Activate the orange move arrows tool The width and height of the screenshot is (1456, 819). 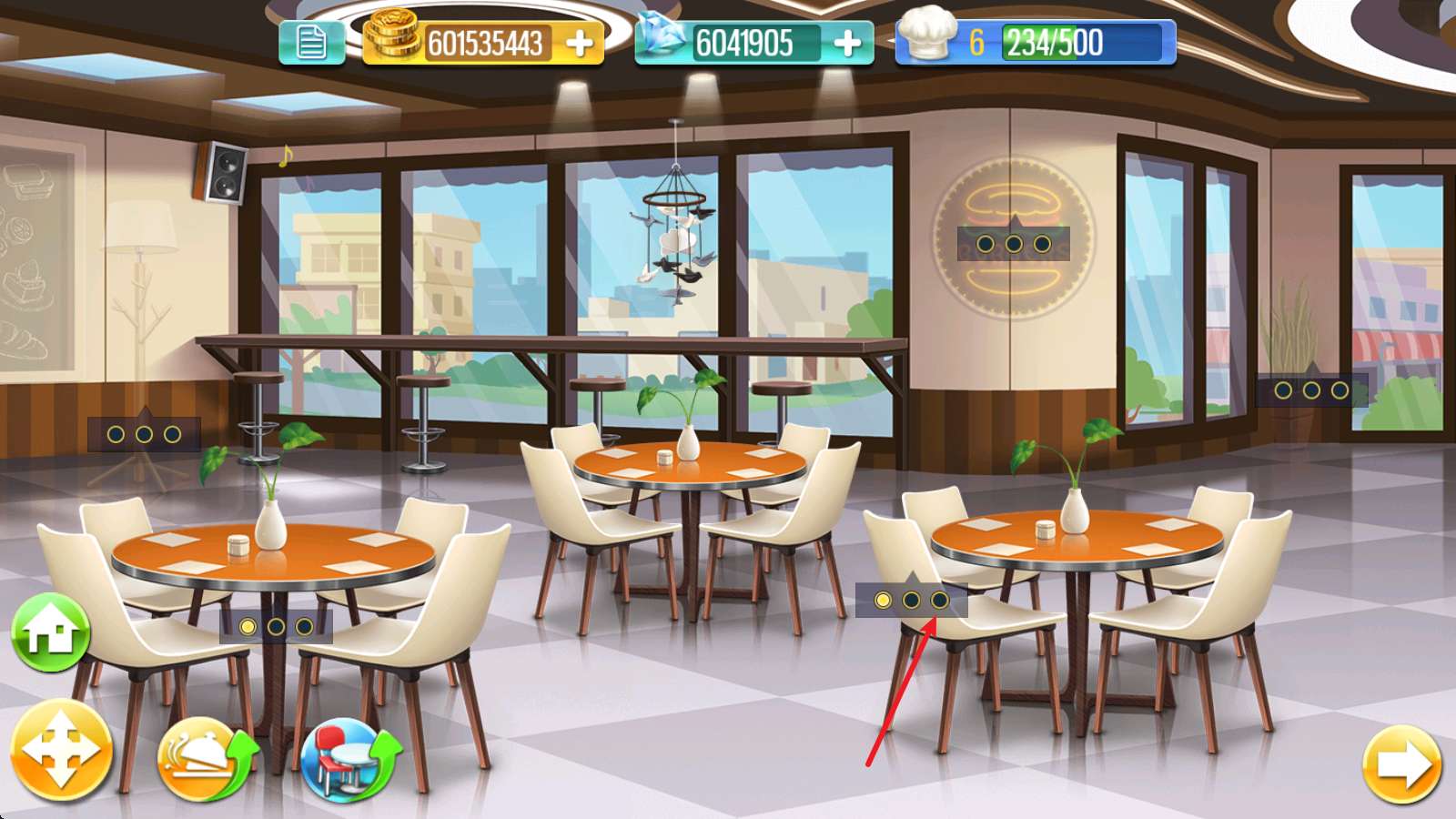61,751
